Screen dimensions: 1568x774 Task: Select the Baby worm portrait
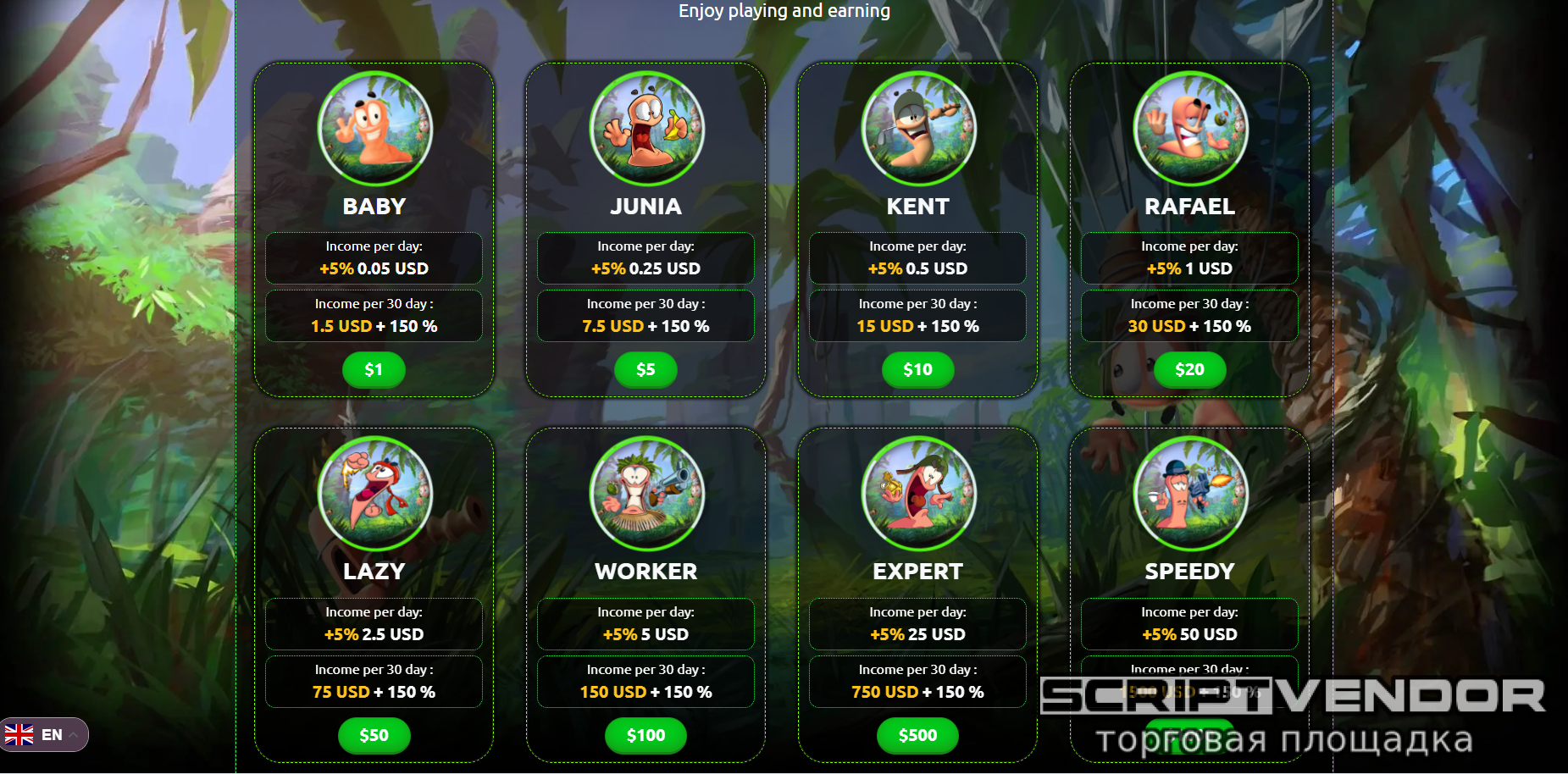[x=374, y=129]
